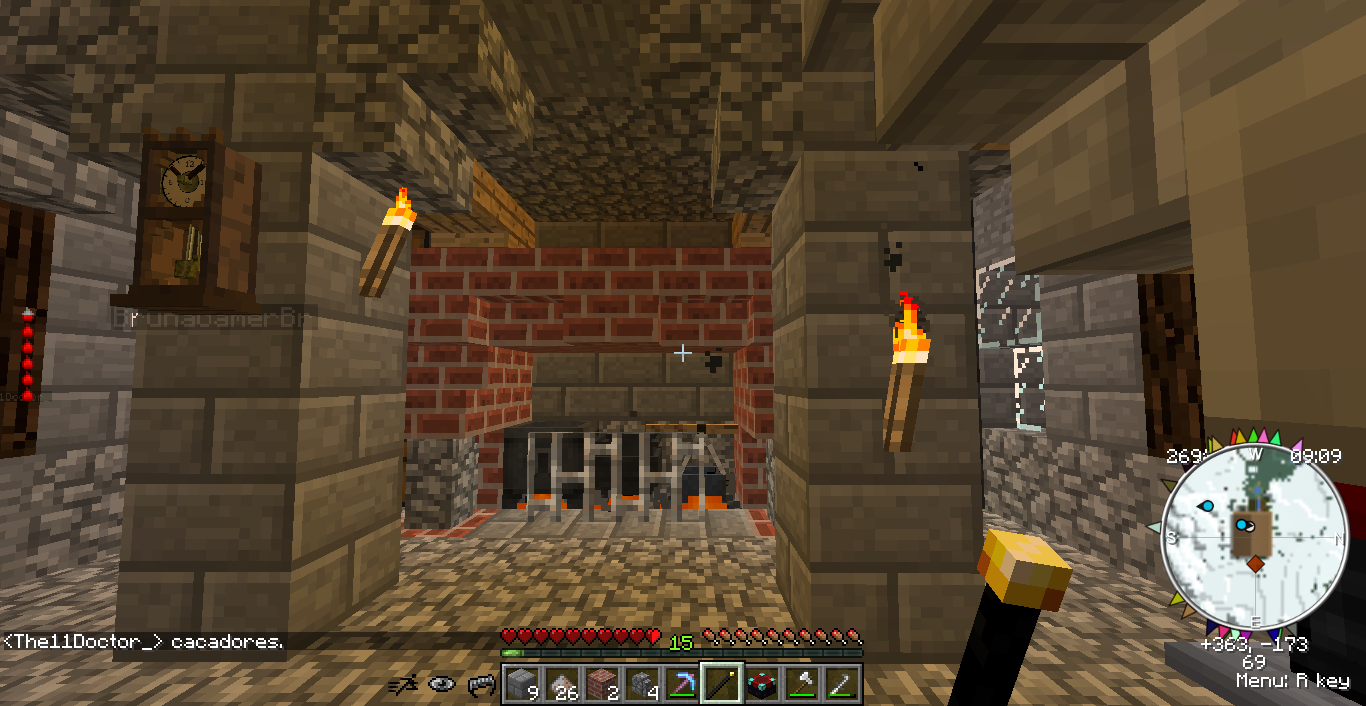
Task: Select the iron hoe hotbar slot
Action: click(x=841, y=684)
